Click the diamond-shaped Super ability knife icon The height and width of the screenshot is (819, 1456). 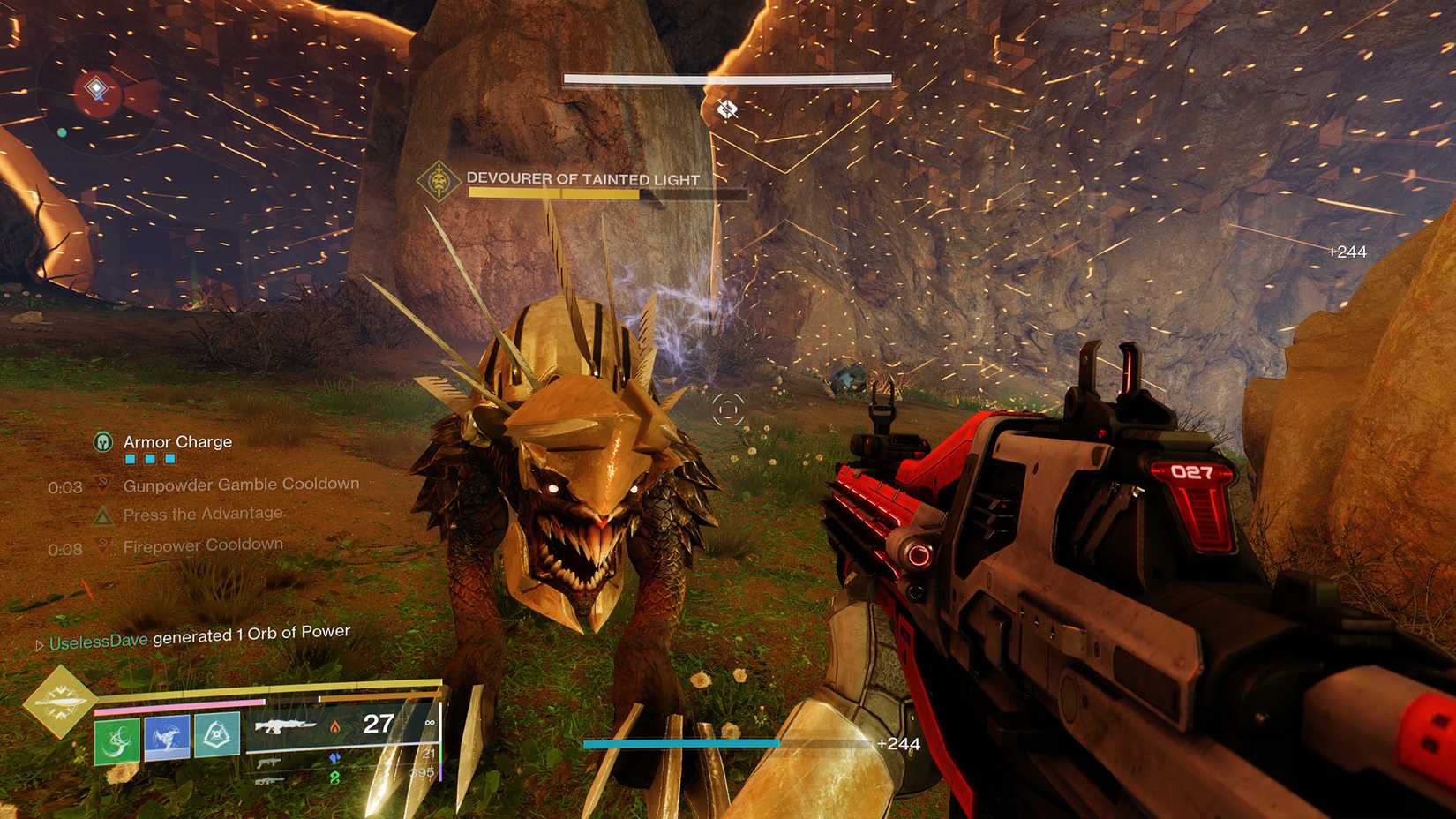point(61,703)
